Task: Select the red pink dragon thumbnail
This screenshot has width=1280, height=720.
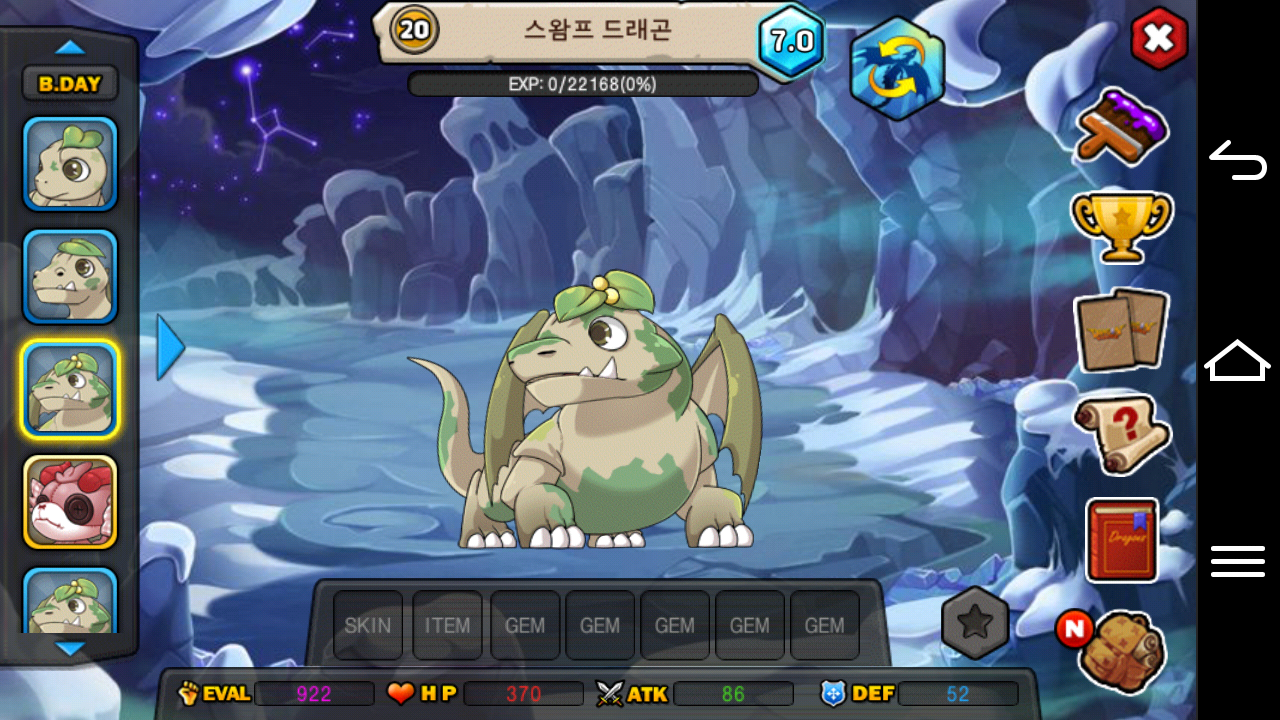Action: pos(70,502)
